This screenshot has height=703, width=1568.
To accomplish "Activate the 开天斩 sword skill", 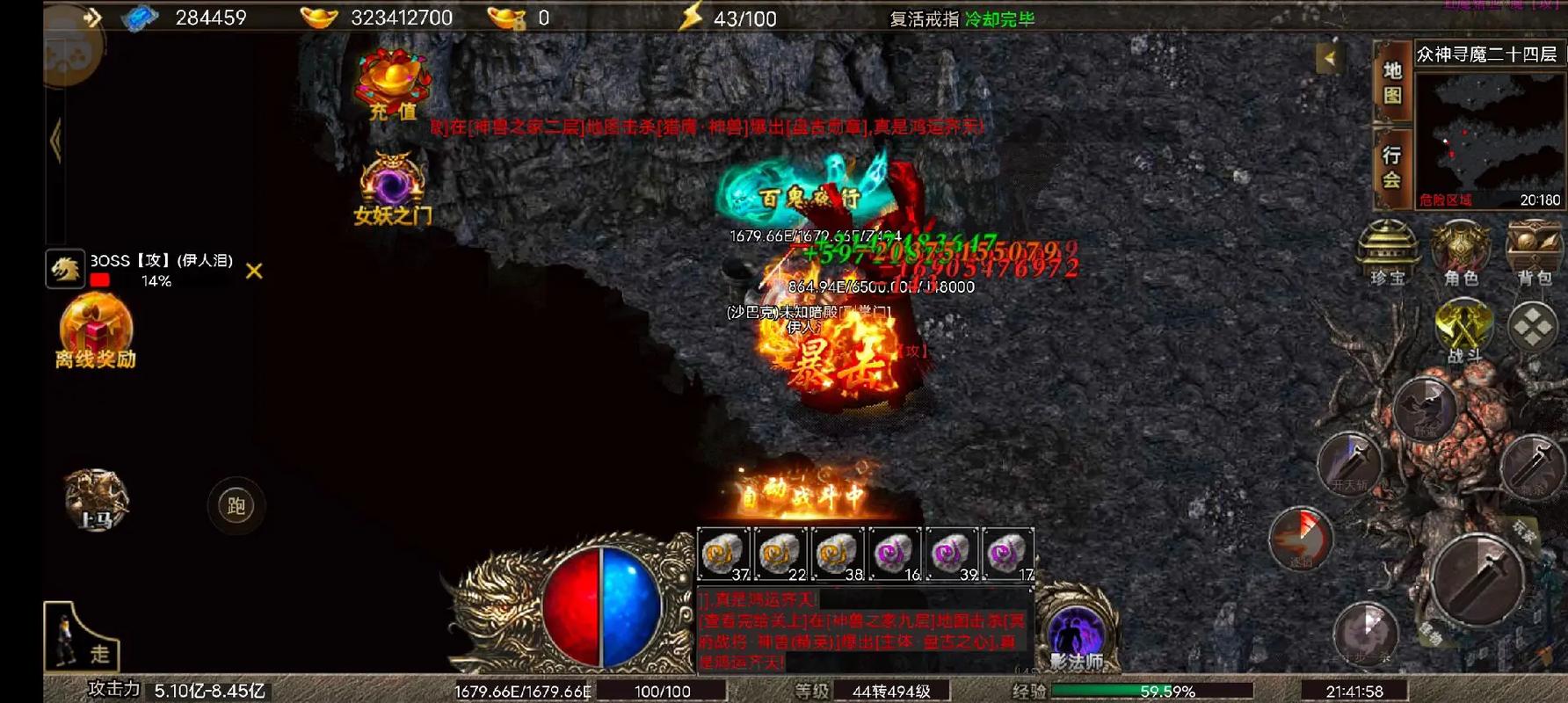I will pos(1349,463).
